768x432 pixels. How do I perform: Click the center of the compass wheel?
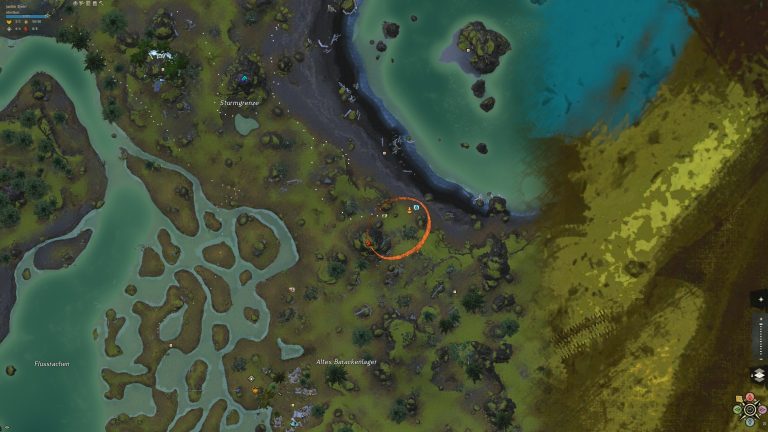pyautogui.click(x=750, y=409)
